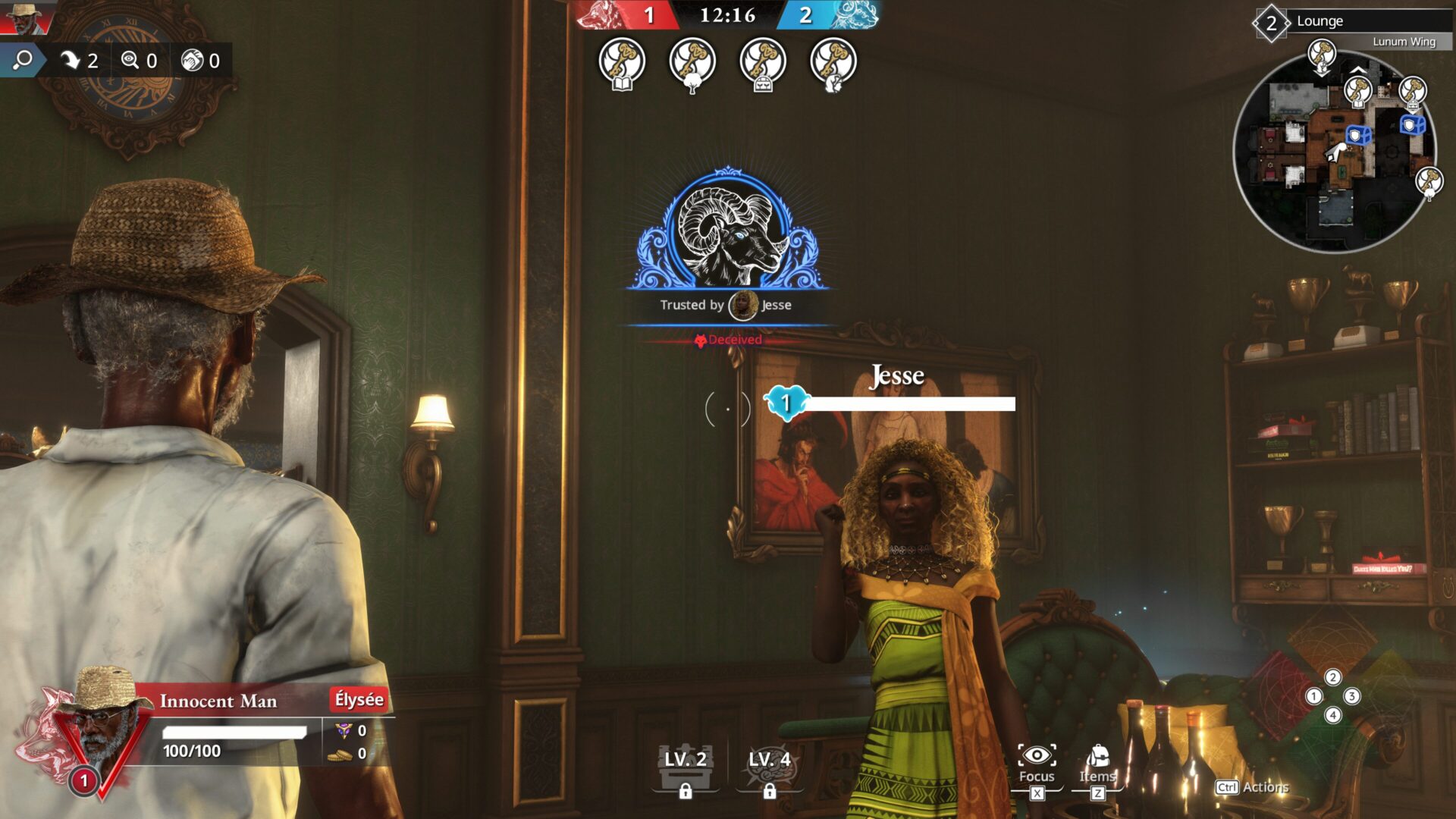1456x819 pixels.
Task: Select the Lunum Wing location label
Action: point(1404,42)
